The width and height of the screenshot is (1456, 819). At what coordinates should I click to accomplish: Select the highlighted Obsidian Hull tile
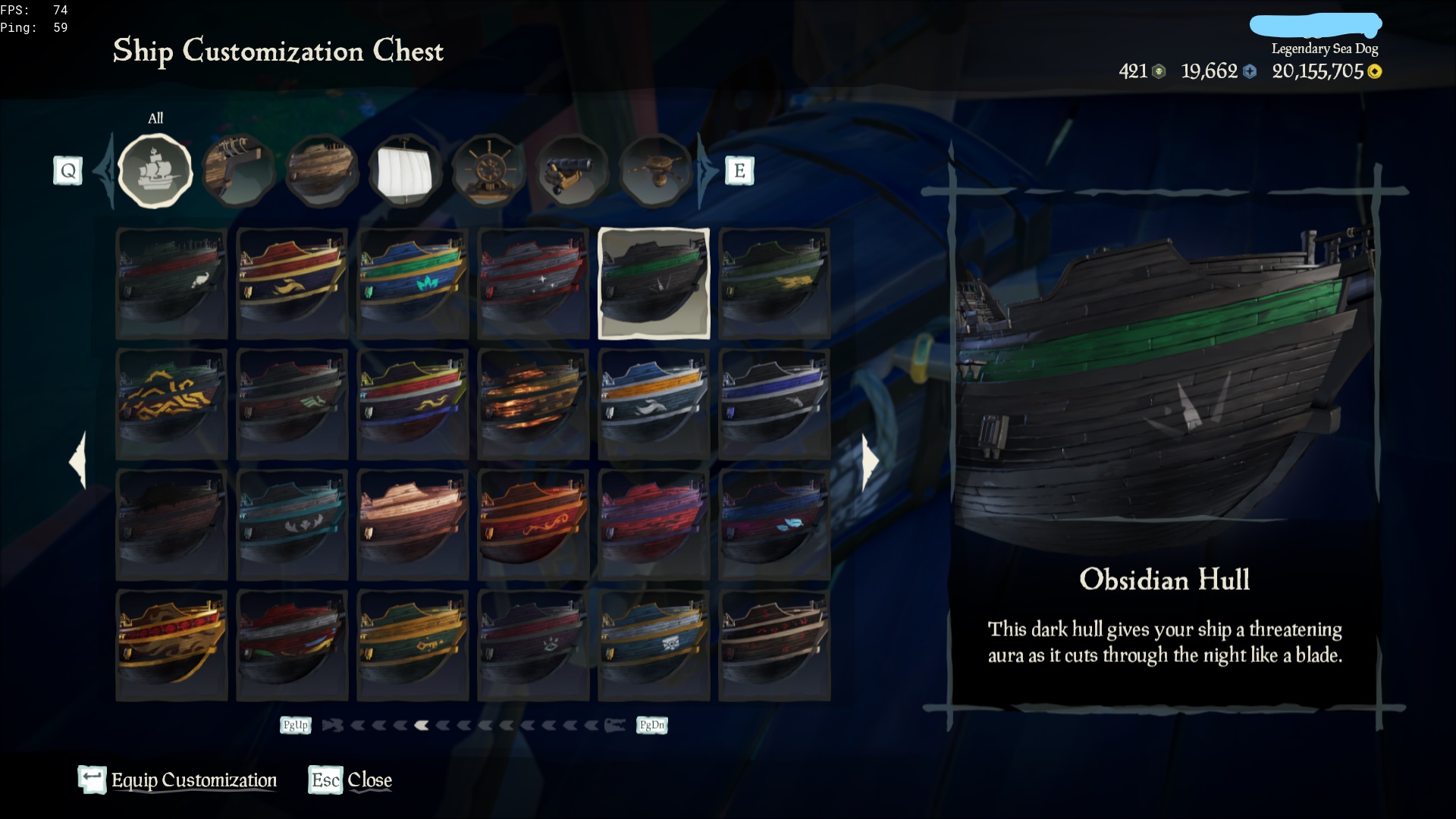pos(654,284)
